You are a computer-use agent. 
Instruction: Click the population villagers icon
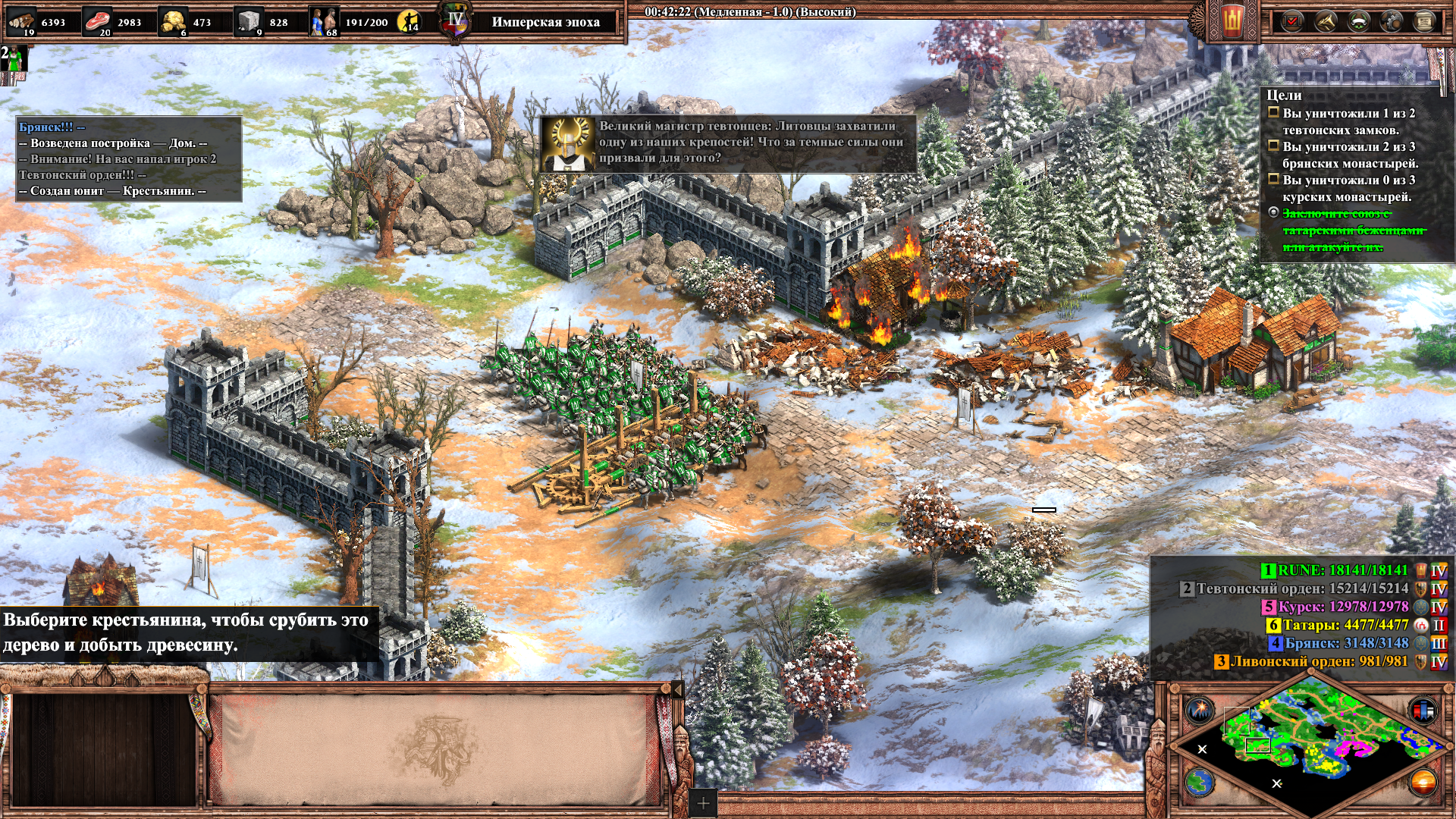click(x=324, y=21)
